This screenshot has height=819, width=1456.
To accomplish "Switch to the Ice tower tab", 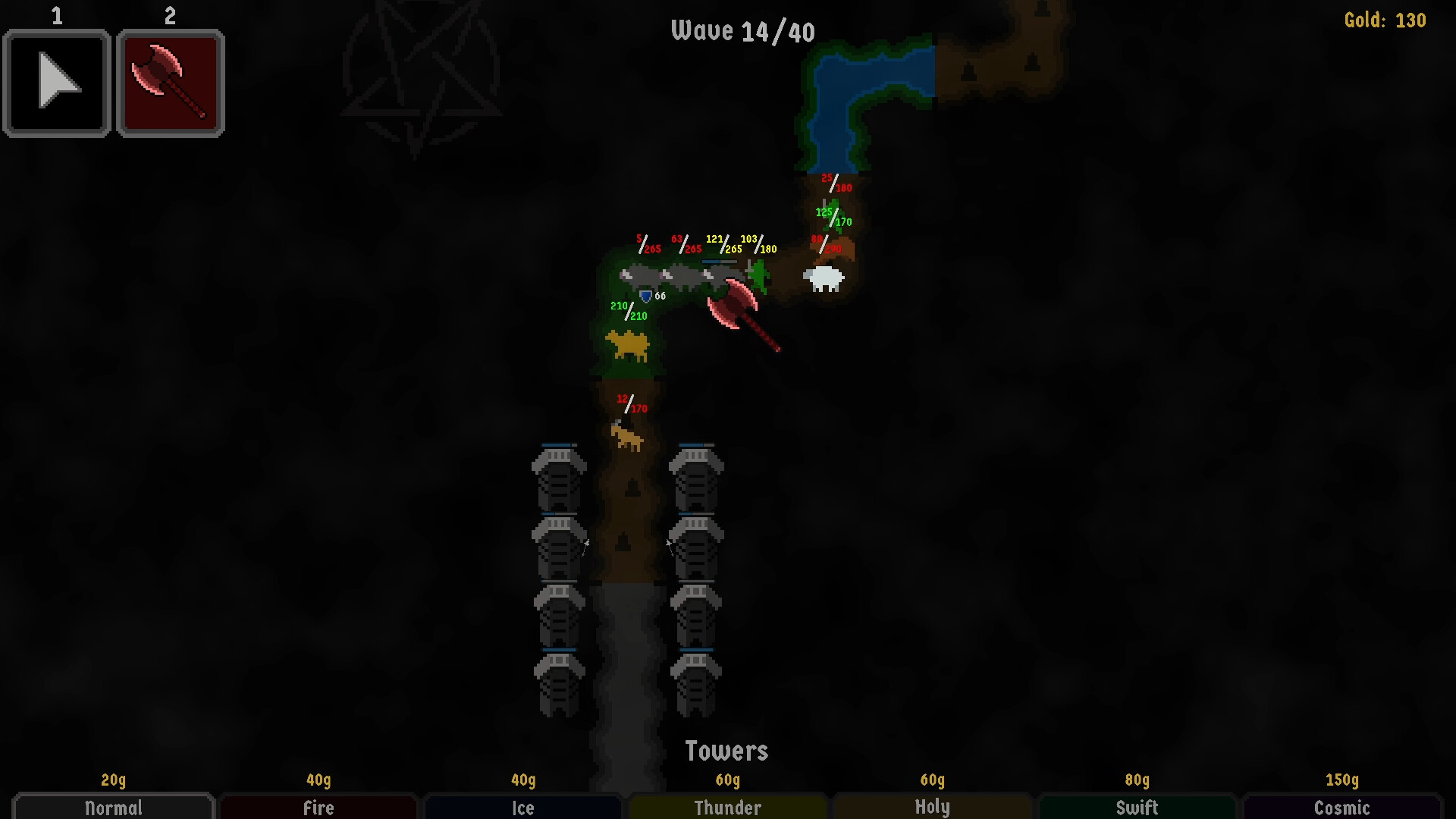I will (522, 808).
